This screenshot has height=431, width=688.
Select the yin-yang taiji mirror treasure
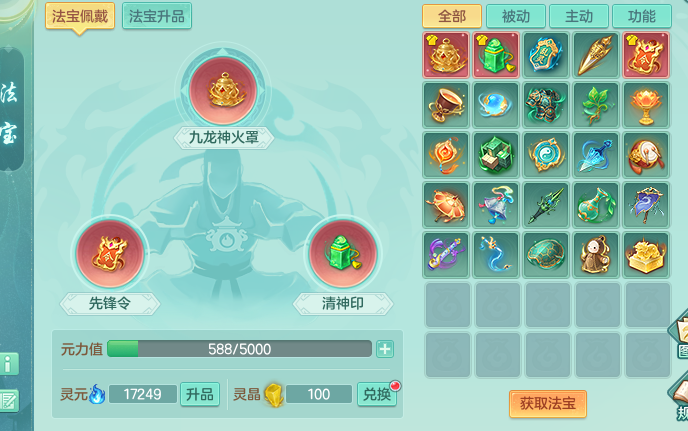pos(546,155)
